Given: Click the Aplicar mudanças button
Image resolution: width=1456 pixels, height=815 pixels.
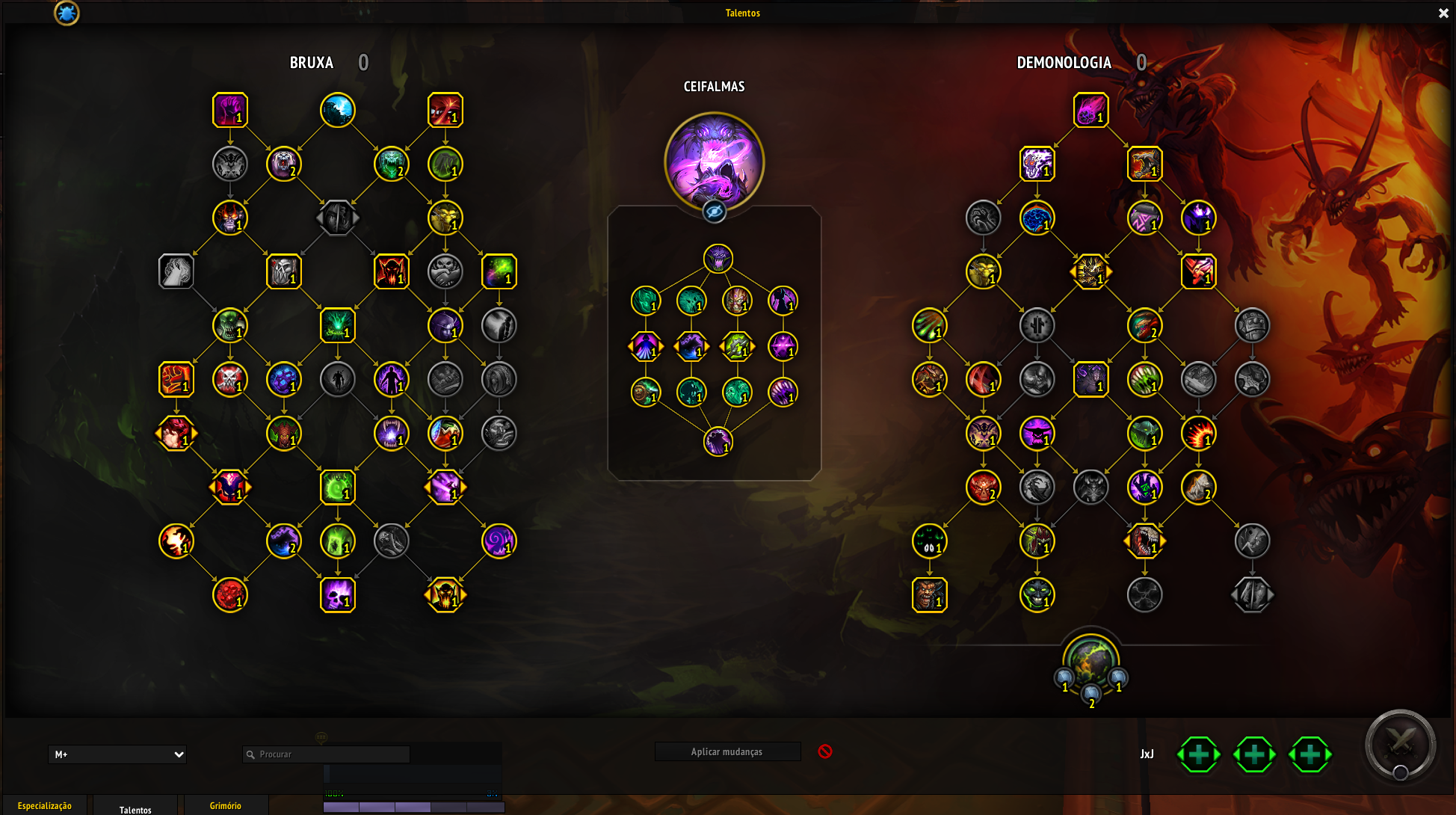Looking at the screenshot, I should 727,751.
